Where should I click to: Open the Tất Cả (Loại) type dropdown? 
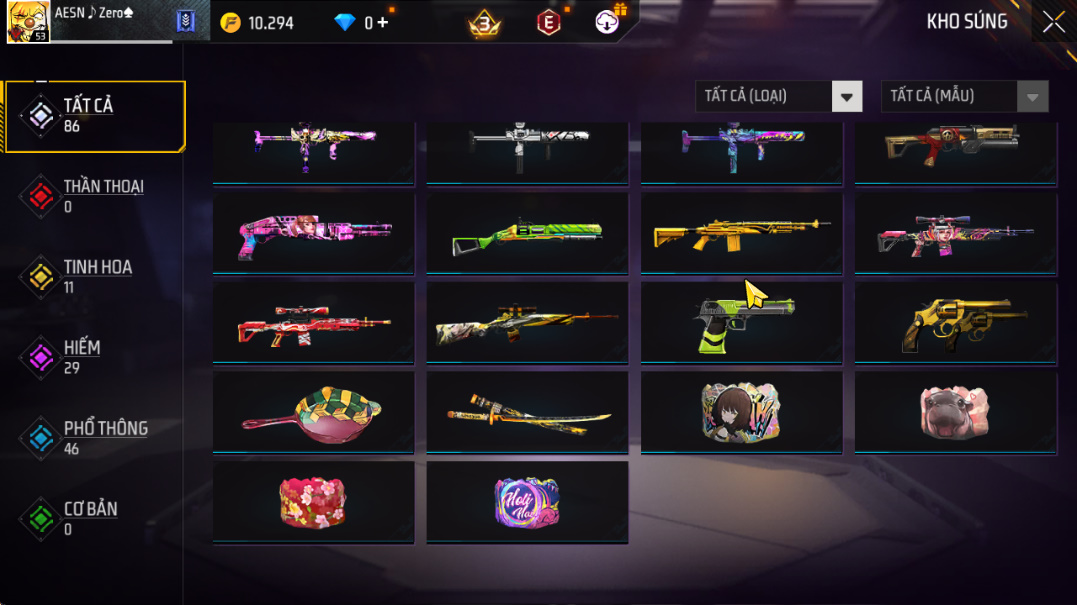point(778,96)
